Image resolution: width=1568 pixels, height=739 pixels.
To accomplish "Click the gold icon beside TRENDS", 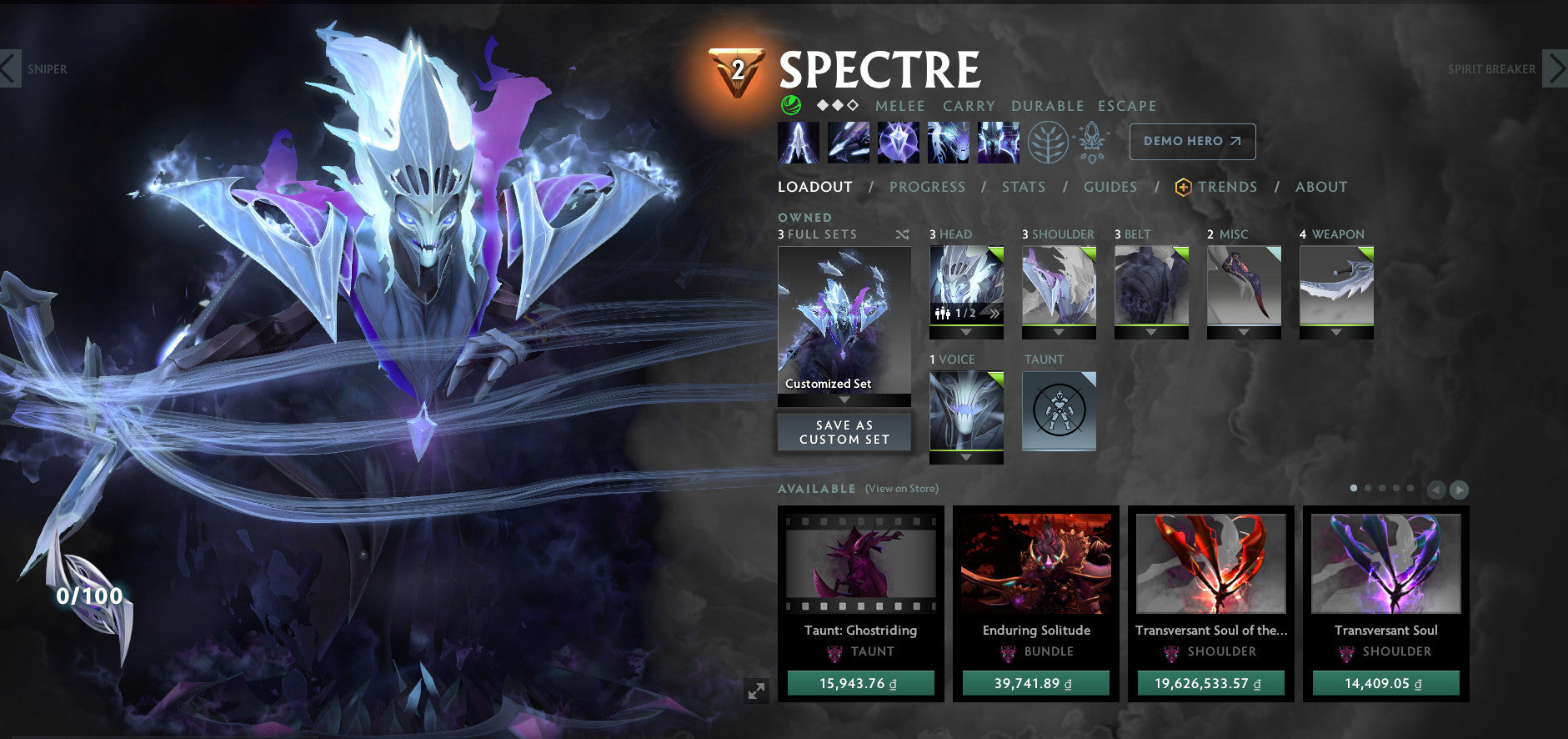I will click(1183, 187).
